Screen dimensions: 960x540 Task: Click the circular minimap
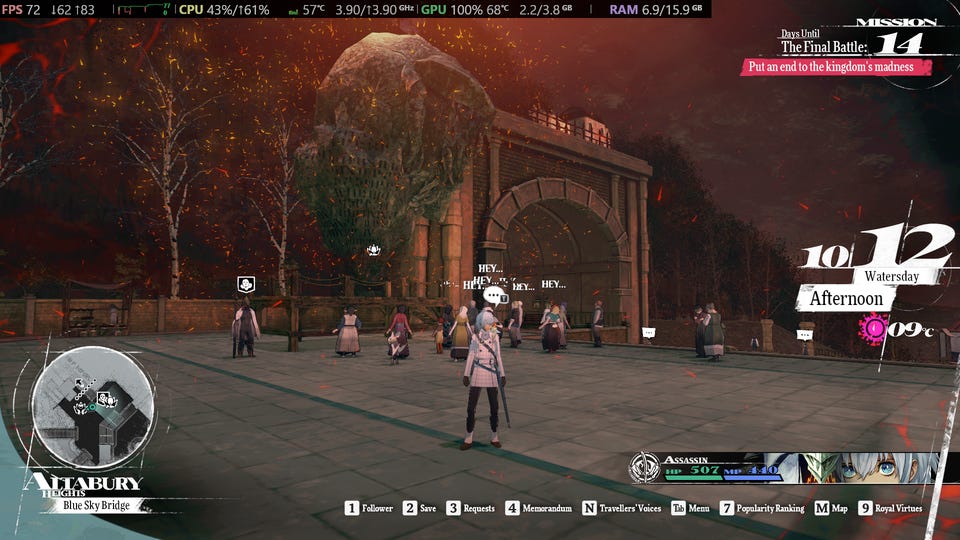point(92,405)
